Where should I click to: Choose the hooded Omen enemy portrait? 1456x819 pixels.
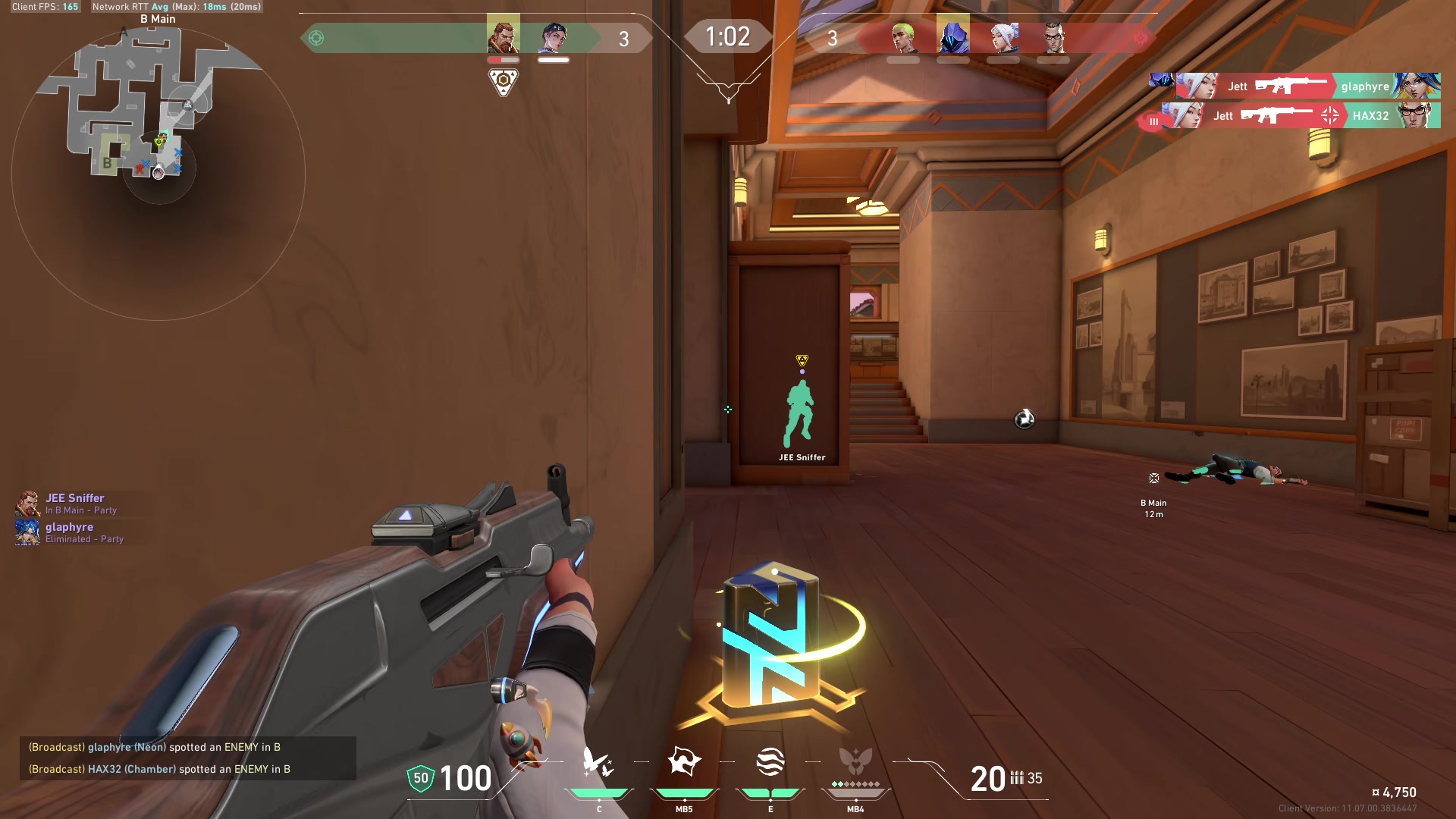tap(952, 36)
